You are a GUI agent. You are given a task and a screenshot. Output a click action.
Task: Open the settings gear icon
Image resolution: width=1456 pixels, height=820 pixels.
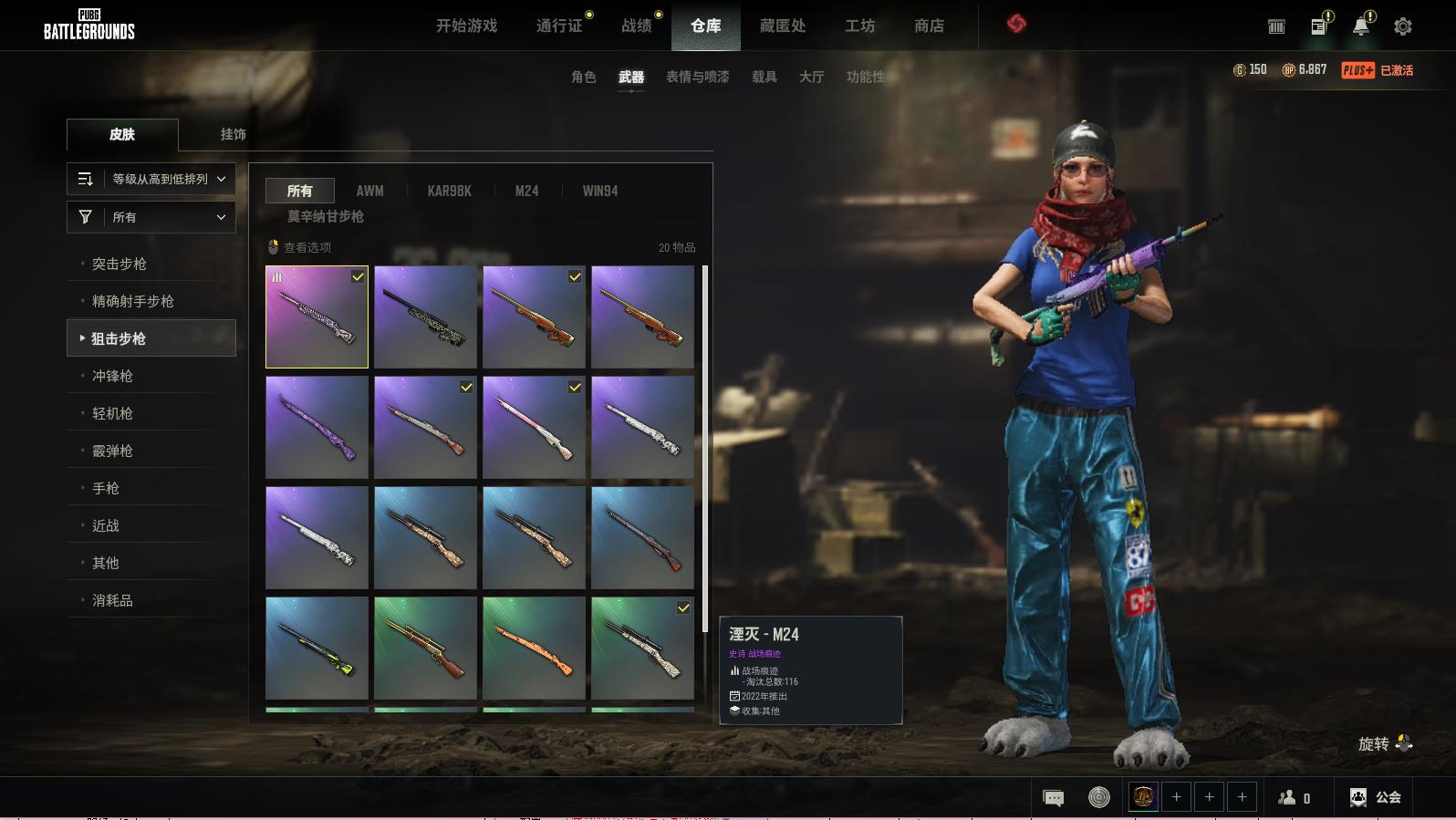coord(1402,26)
